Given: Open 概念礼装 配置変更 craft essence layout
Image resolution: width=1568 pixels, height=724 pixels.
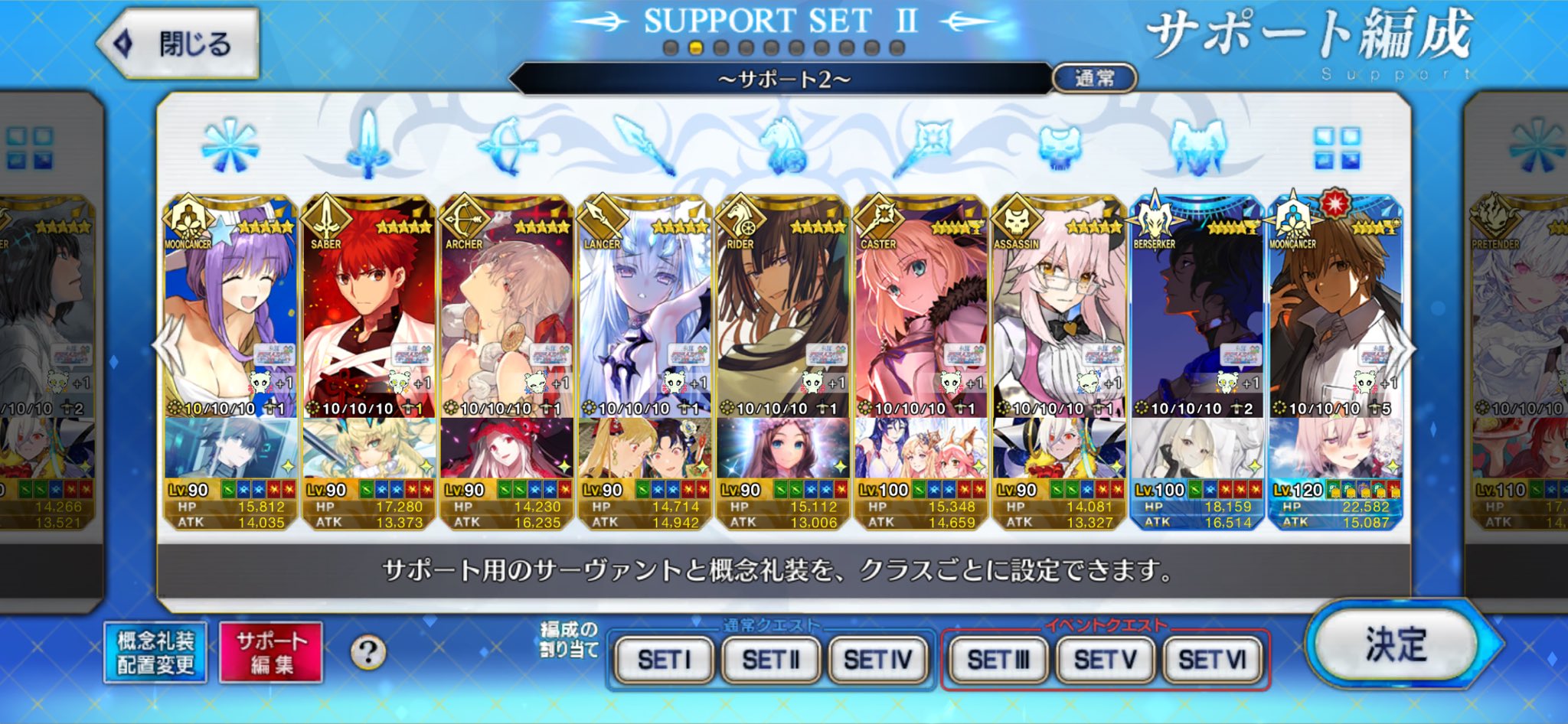Looking at the screenshot, I should 155,653.
